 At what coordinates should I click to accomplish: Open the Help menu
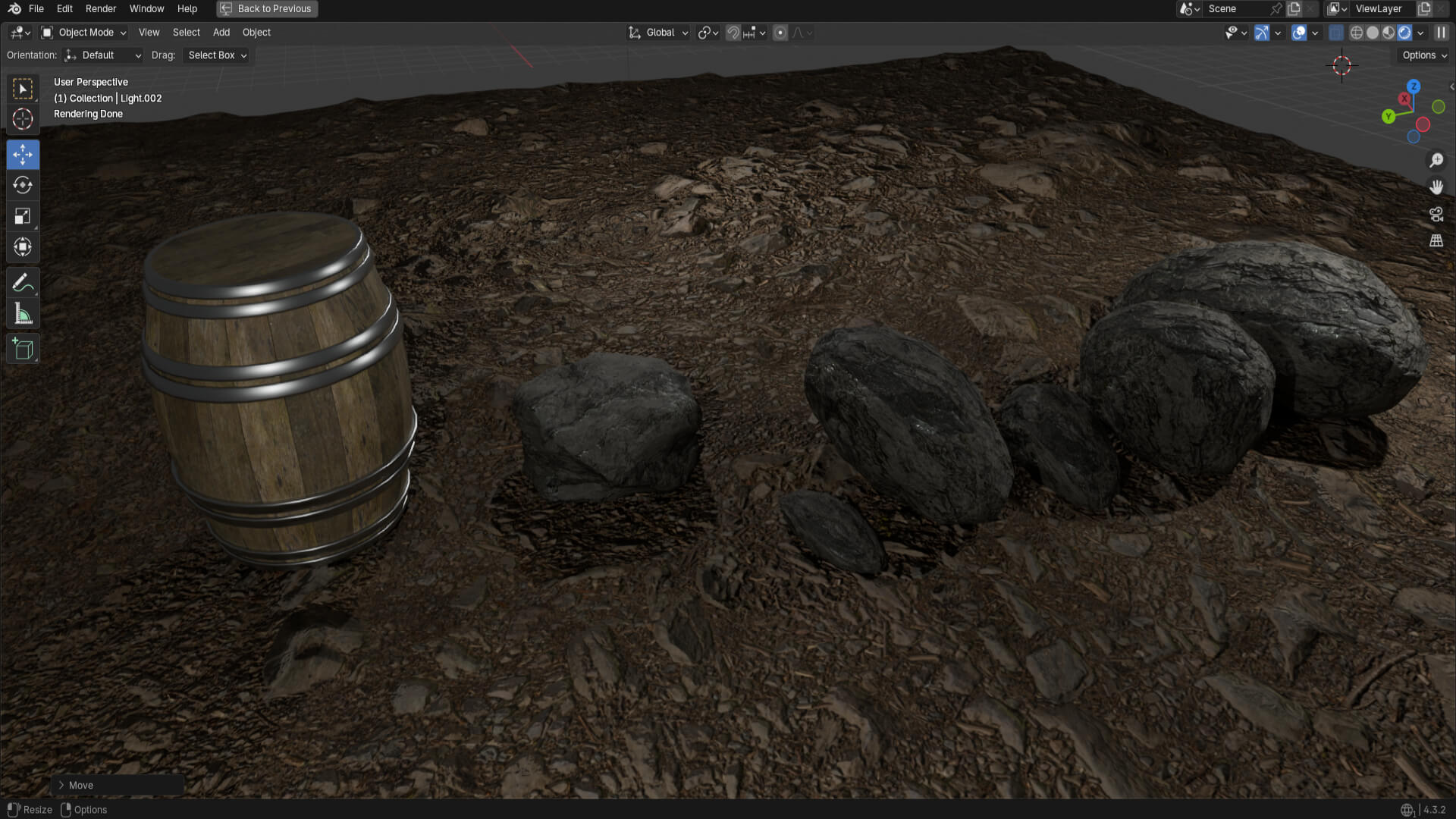[187, 9]
